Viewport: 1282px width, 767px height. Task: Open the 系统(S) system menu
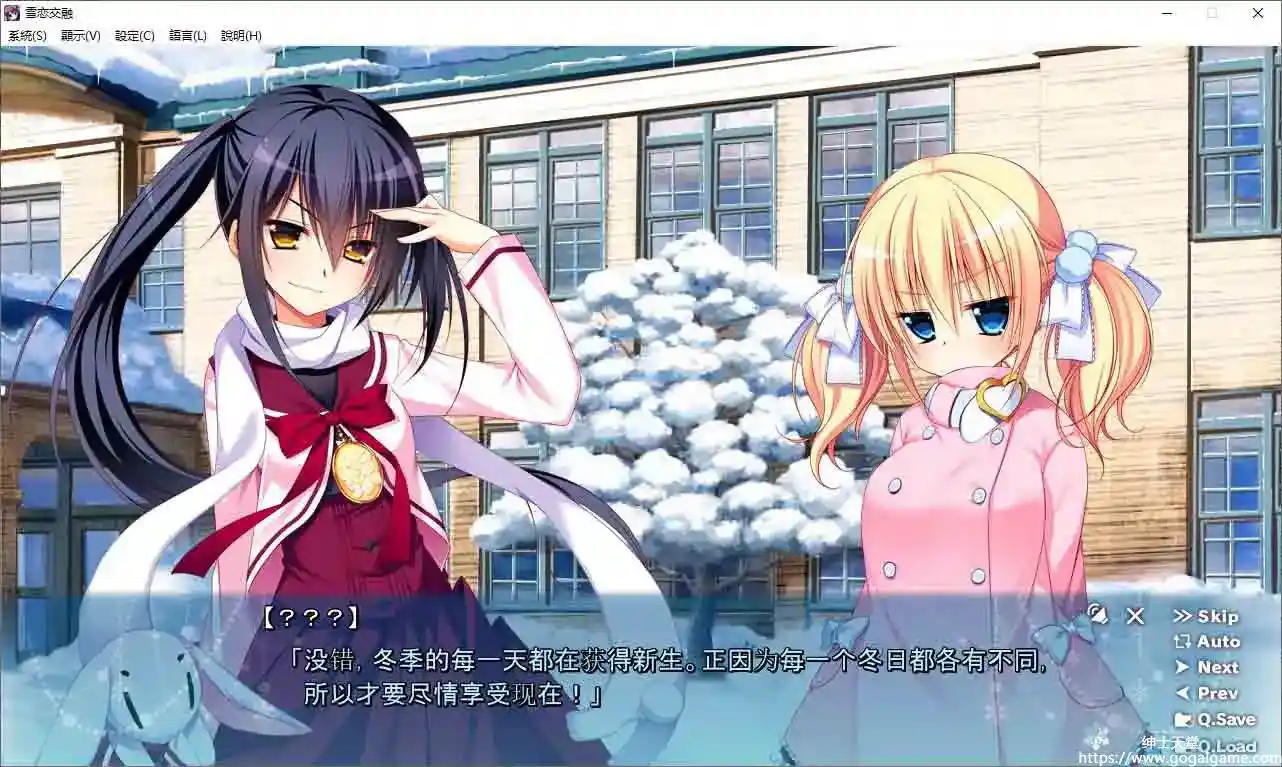pyautogui.click(x=26, y=35)
